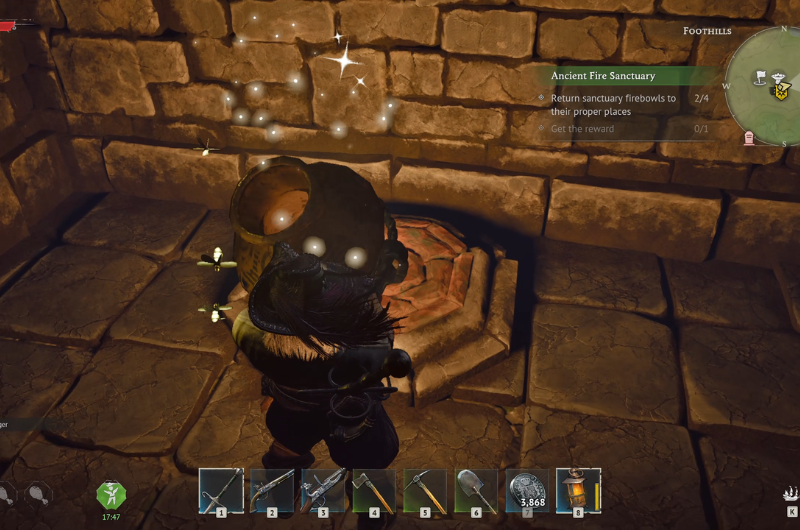Select the white flag marker on minimap
The height and width of the screenshot is (530, 800).
click(761, 75)
